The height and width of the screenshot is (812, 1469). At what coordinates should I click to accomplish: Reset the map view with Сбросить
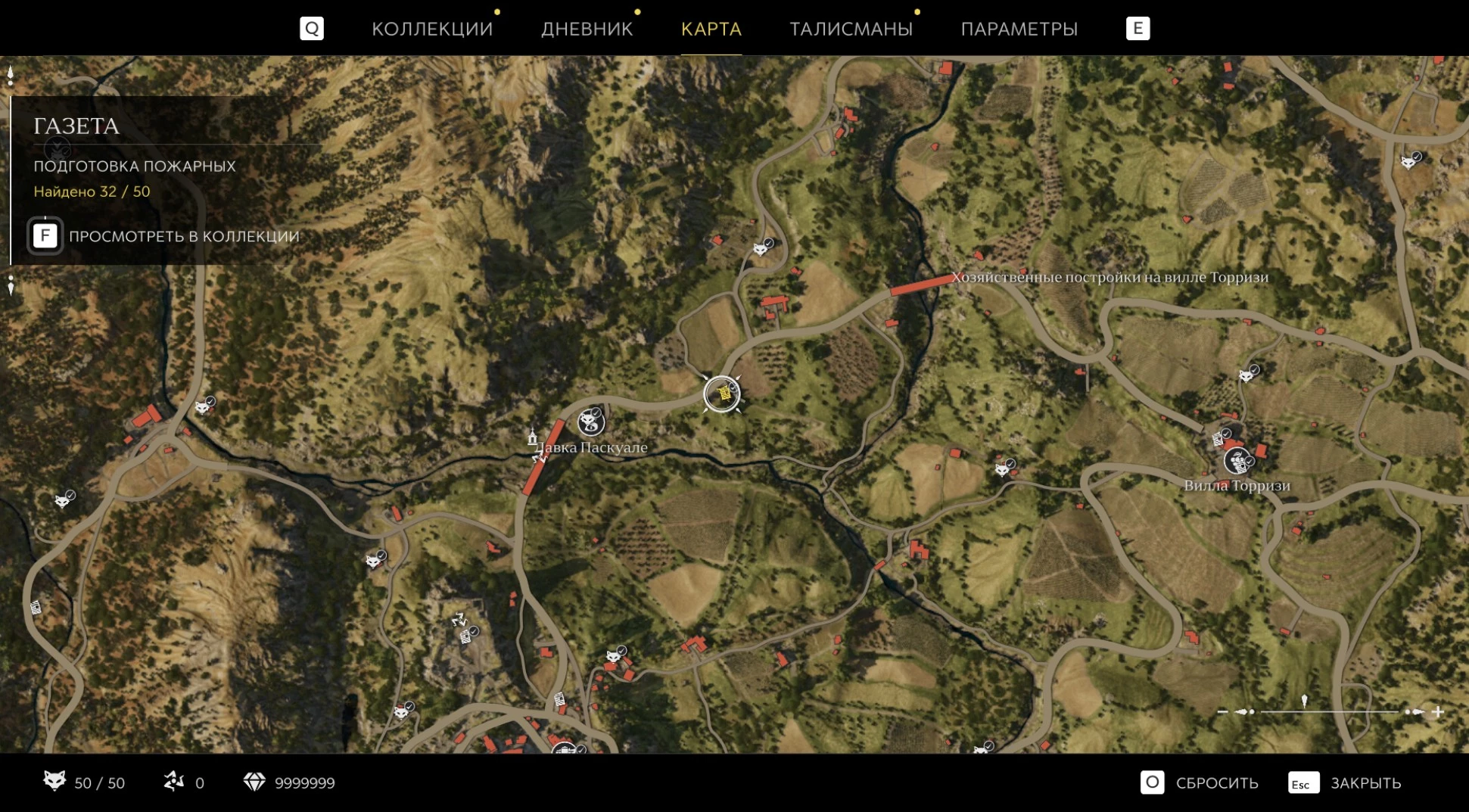1200,782
